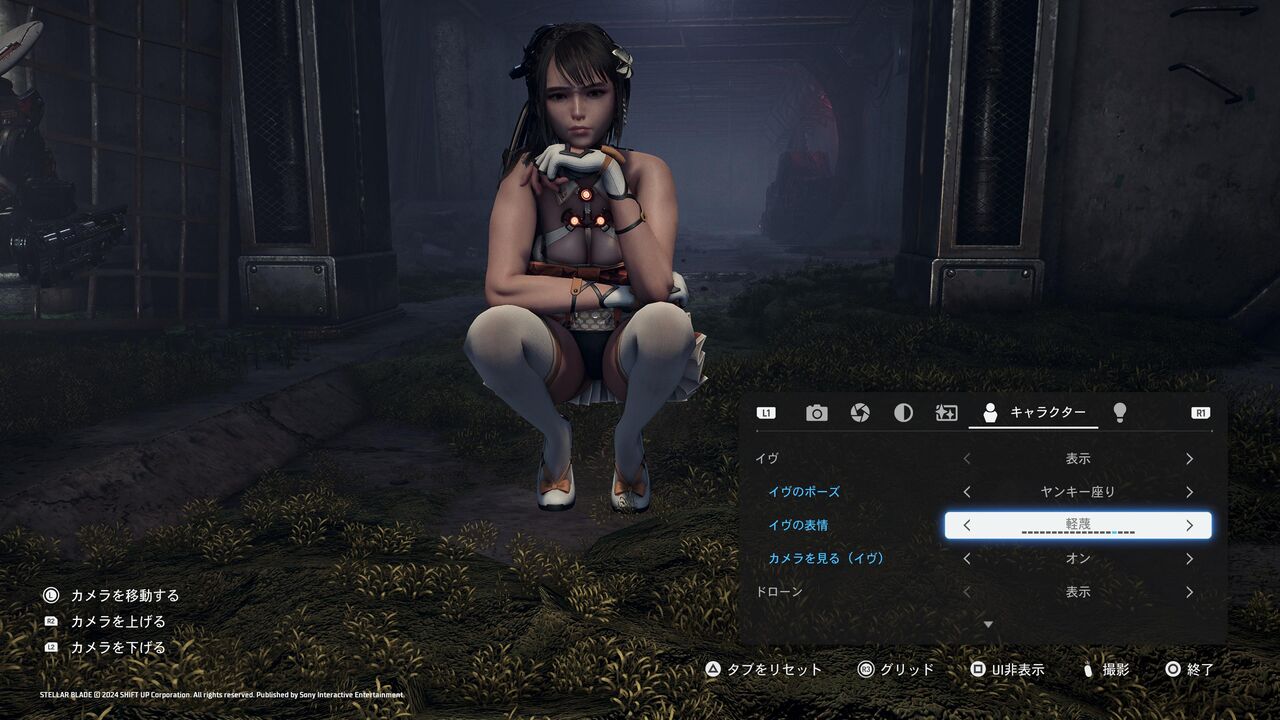
Task: Switch to the light bulb lighting tab
Action: point(1120,412)
